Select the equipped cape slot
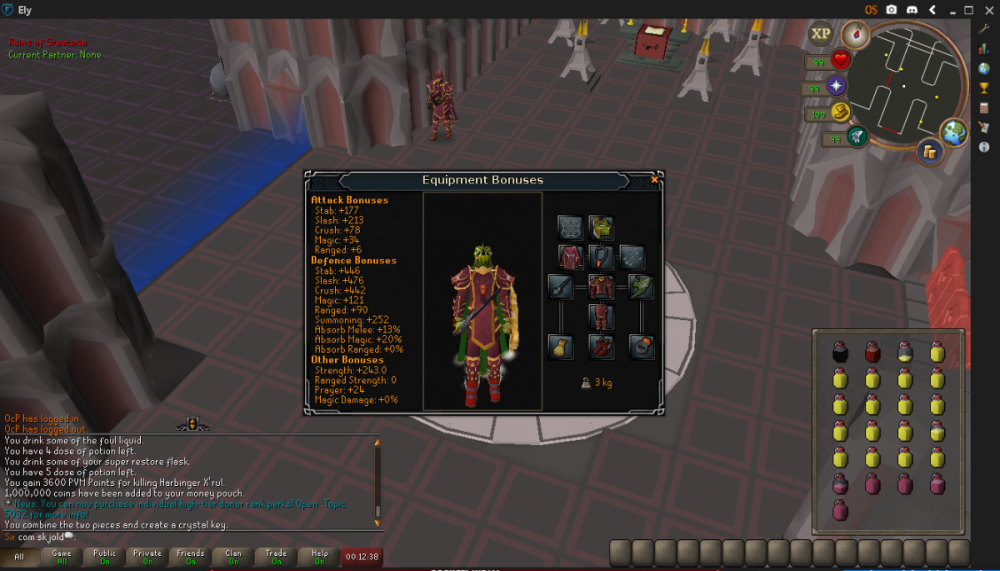The width and height of the screenshot is (1000, 571). point(571,257)
